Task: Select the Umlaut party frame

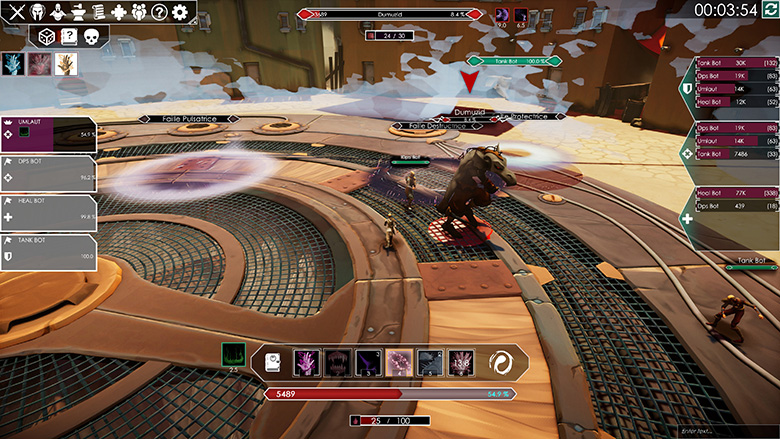Action: pos(48,134)
